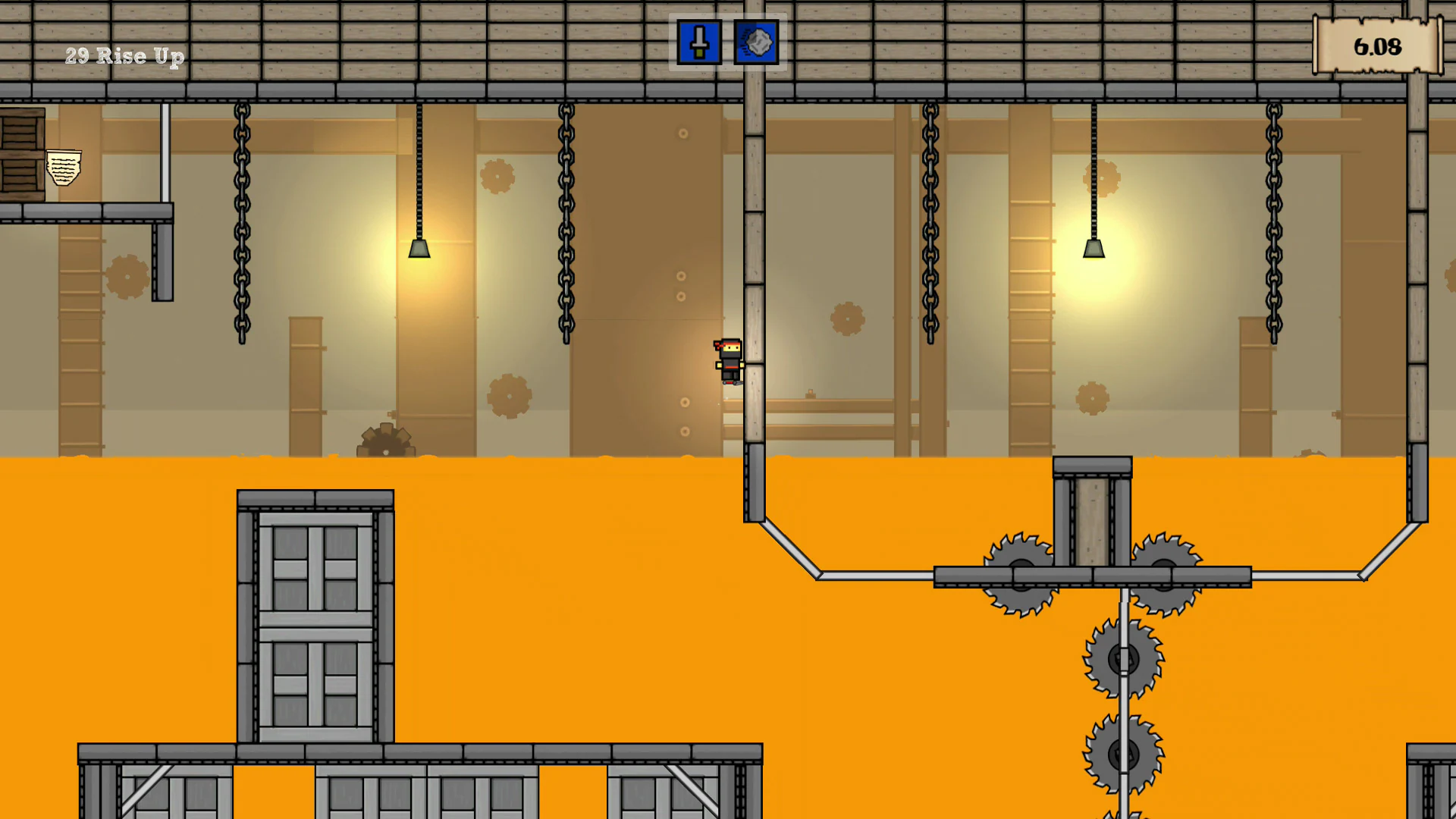Toggle the shuriken loadout slot
This screenshot has height=819, width=1456.
coord(756,42)
